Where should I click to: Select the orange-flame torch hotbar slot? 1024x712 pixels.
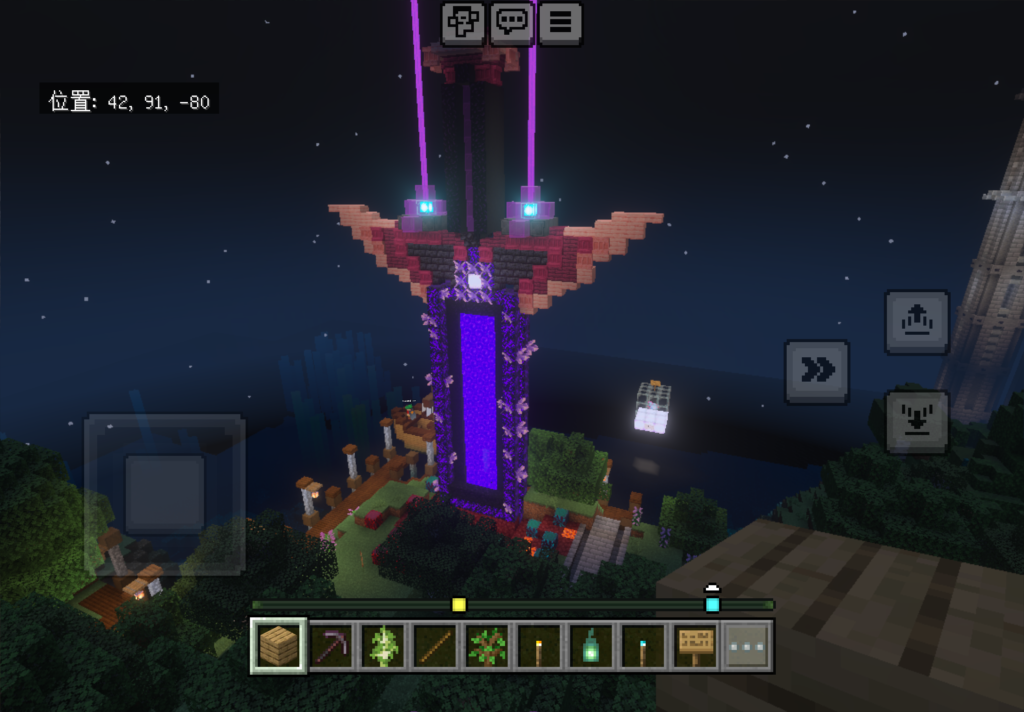coord(539,646)
